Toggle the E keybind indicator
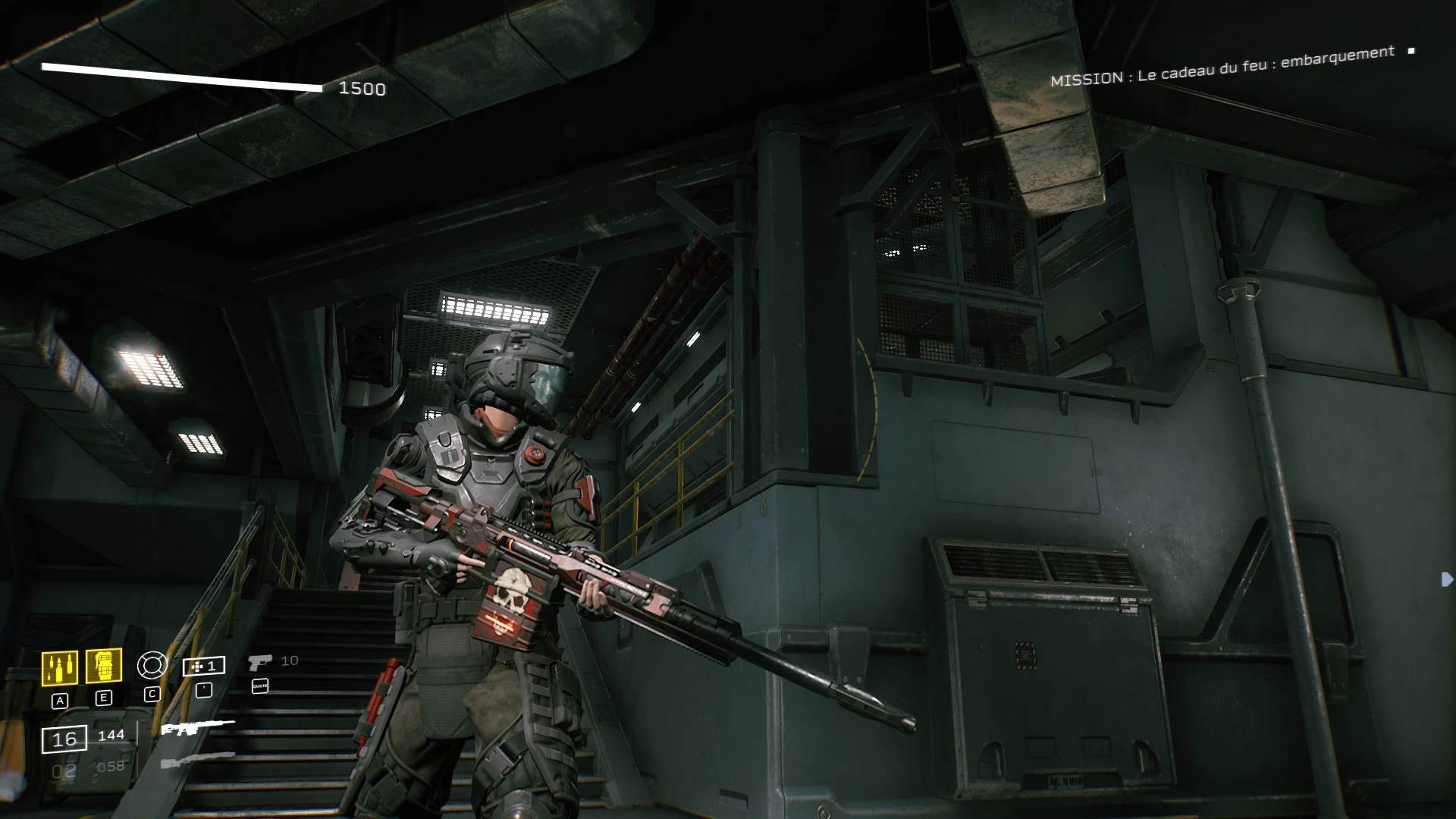The width and height of the screenshot is (1456, 819). (x=104, y=697)
